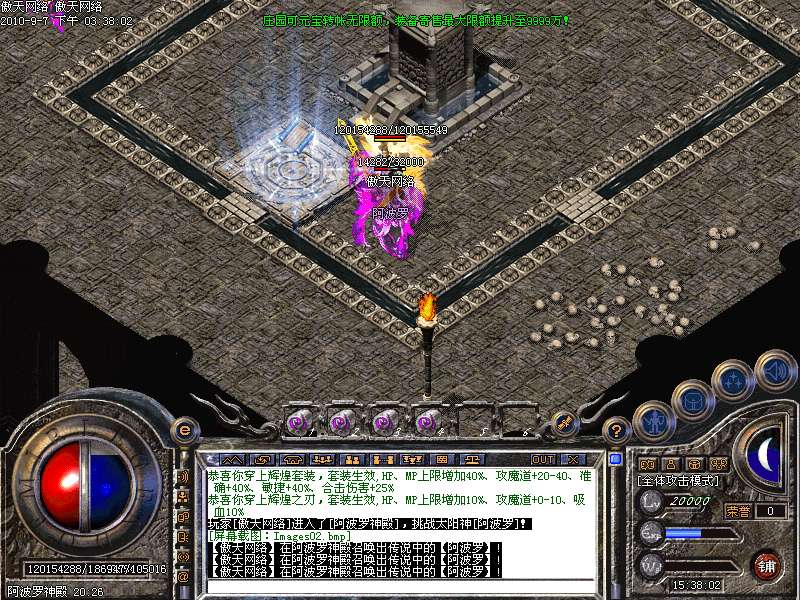
Task: Open the skills sparkle round button
Action: point(733,381)
